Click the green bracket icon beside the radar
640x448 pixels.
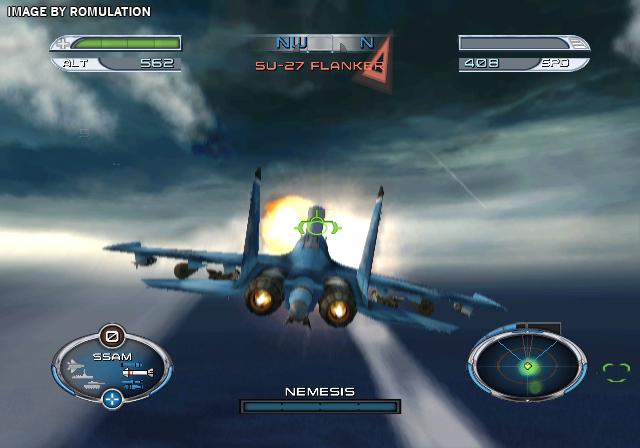pyautogui.click(x=615, y=372)
